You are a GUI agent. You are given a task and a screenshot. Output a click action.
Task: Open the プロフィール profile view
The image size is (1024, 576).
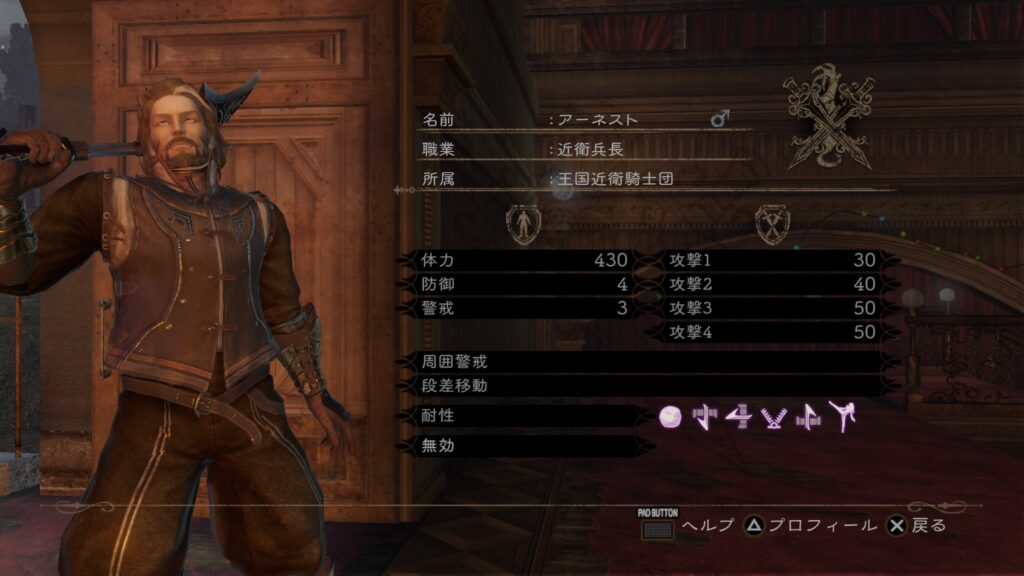click(810, 525)
